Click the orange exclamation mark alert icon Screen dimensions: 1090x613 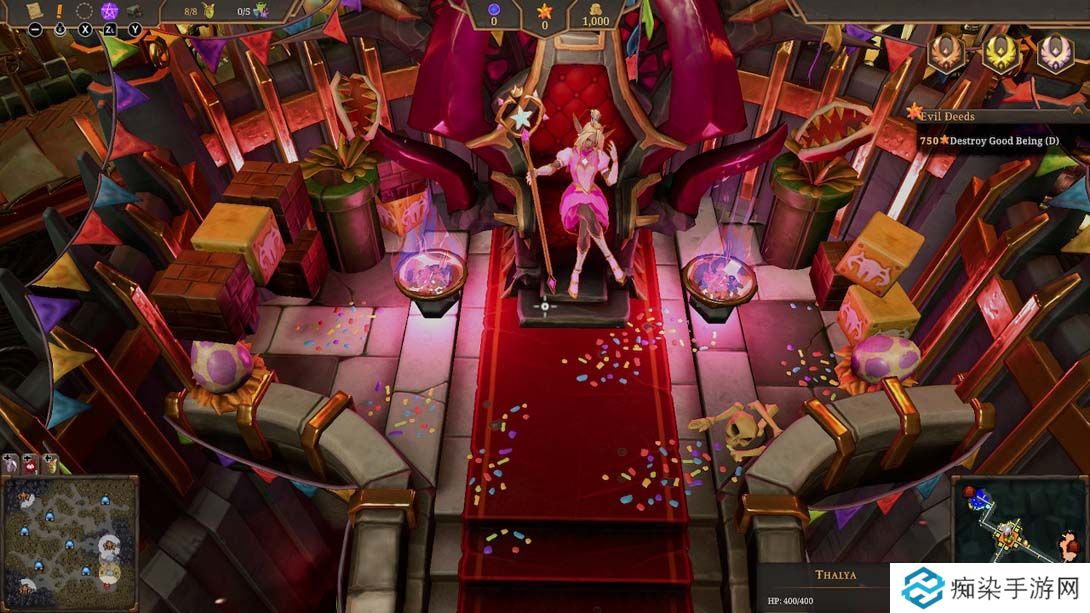[x=60, y=10]
